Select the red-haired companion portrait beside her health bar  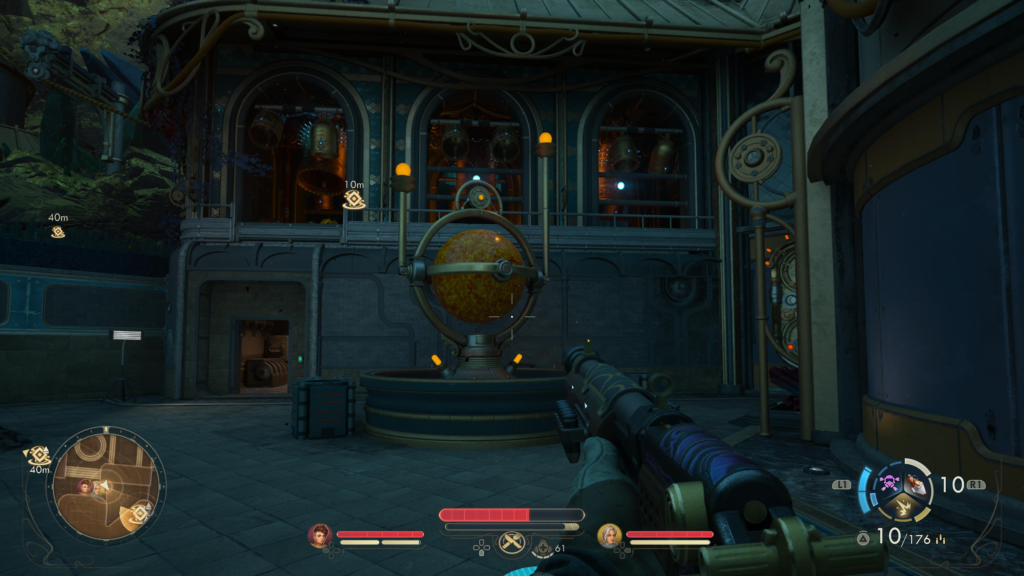[x=320, y=535]
